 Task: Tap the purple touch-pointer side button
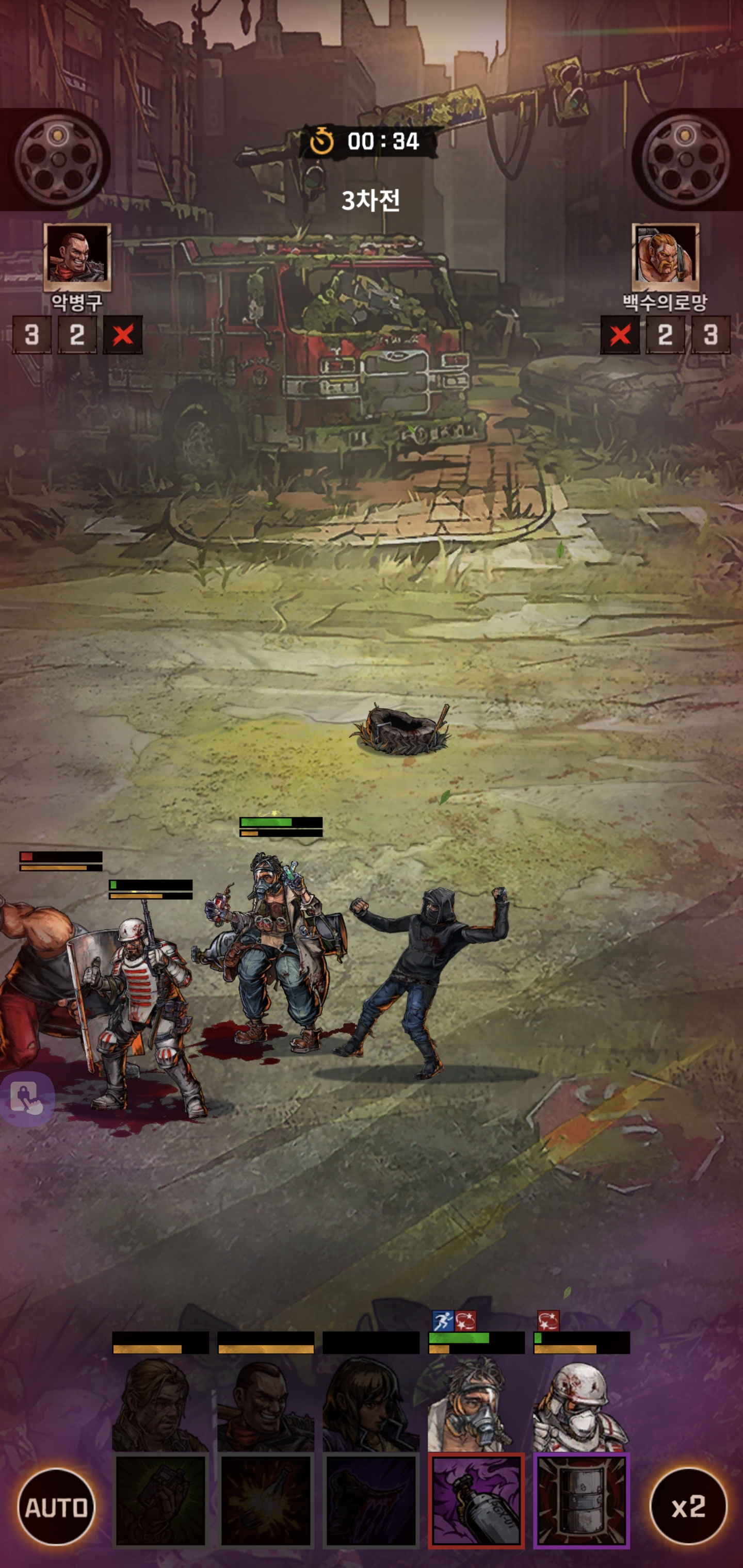click(x=27, y=1099)
